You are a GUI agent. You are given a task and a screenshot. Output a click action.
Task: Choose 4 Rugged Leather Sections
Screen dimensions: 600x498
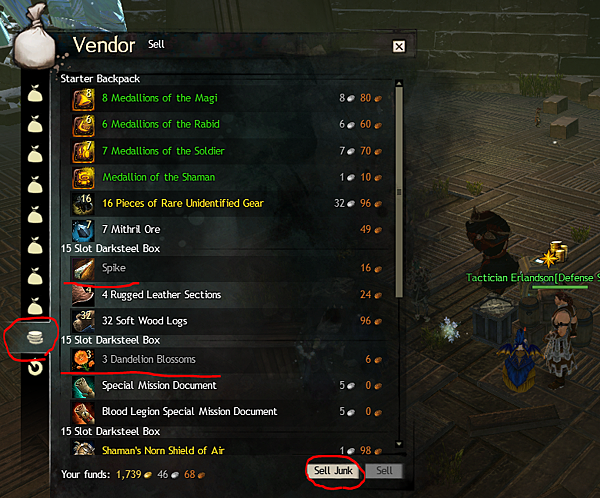161,295
